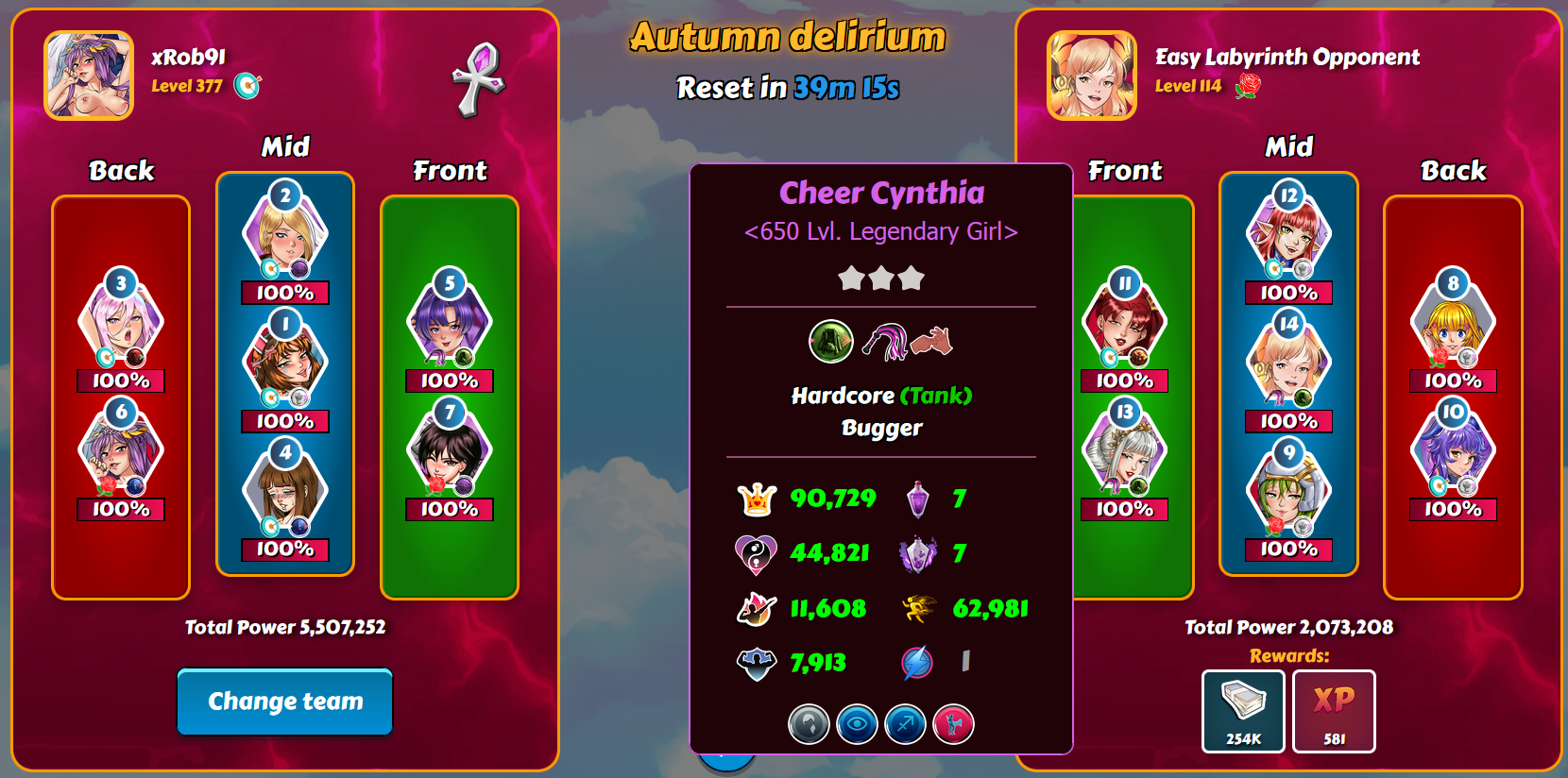Image resolution: width=1568 pixels, height=778 pixels.
Task: Click the 254K cash reward tile
Action: coord(1243,711)
